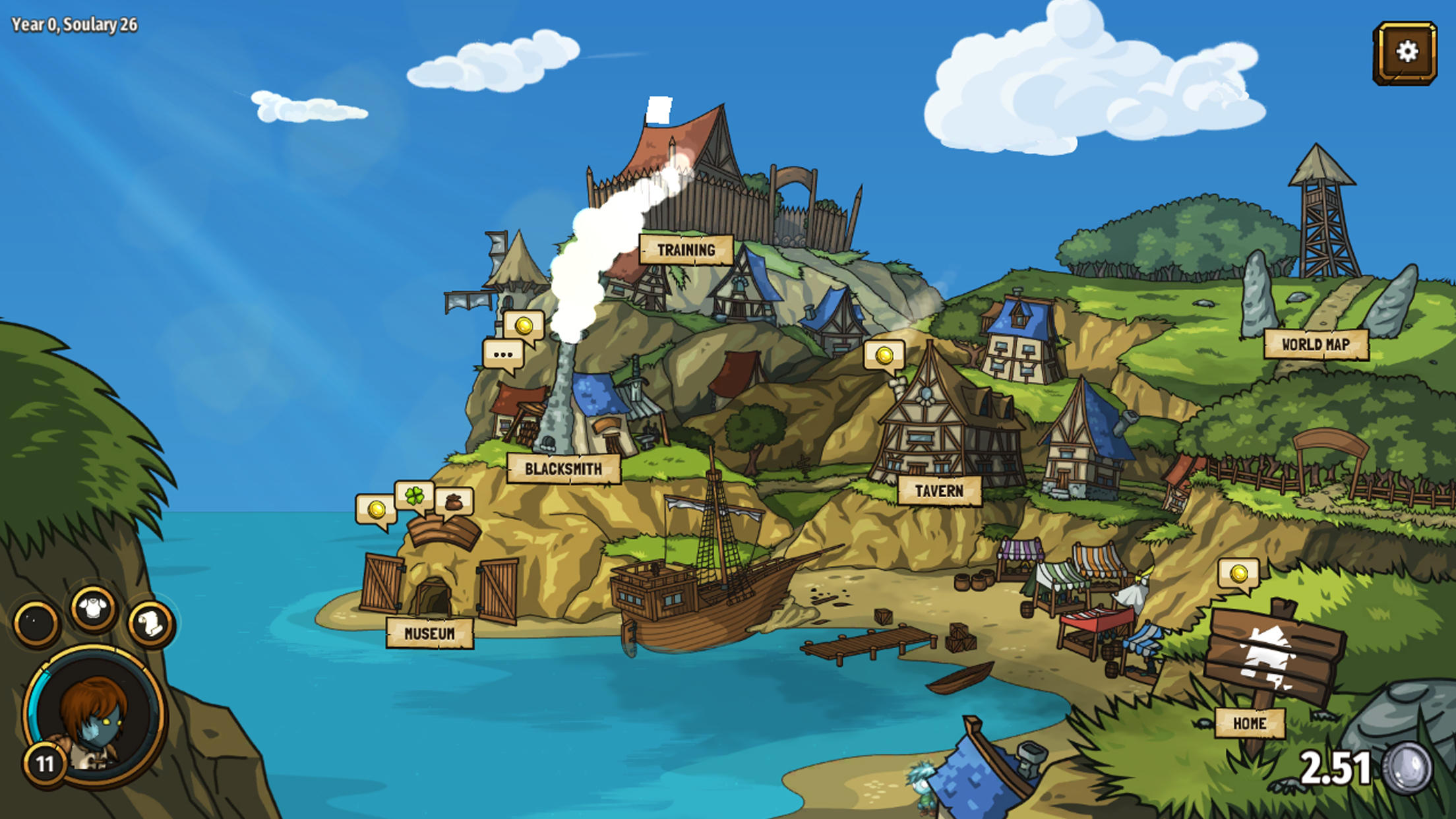Image resolution: width=1456 pixels, height=819 pixels.
Task: Enter the Blacksmith via its sign
Action: tap(562, 468)
